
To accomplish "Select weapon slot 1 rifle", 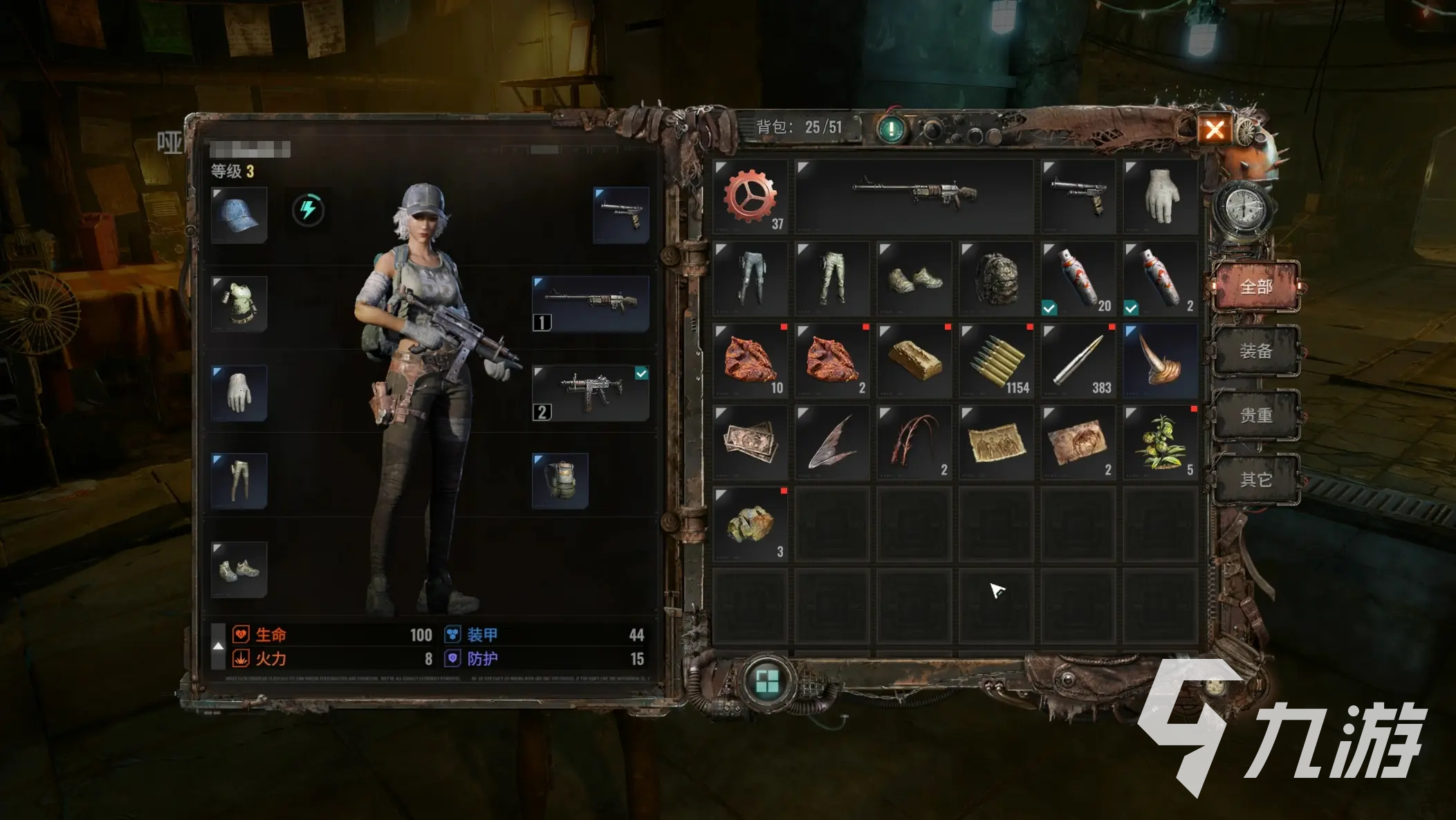I will pyautogui.click(x=590, y=304).
